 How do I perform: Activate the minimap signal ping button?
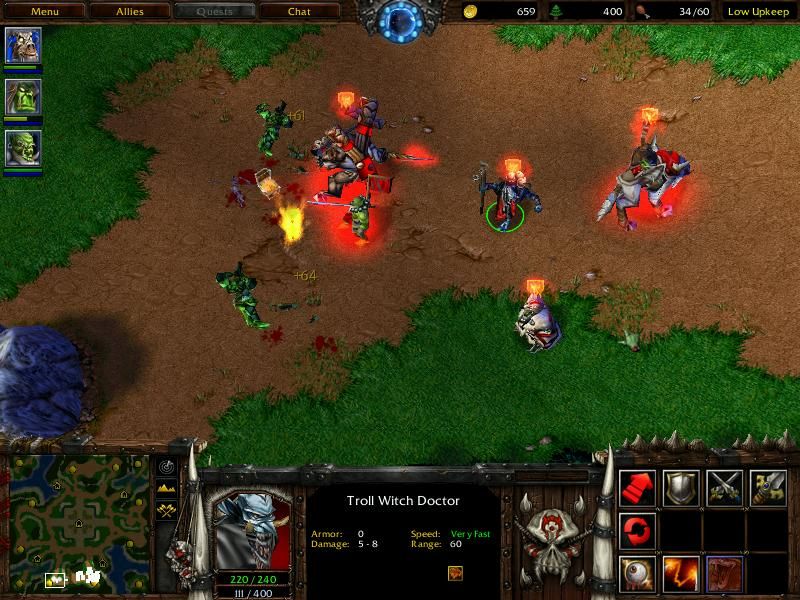point(166,467)
